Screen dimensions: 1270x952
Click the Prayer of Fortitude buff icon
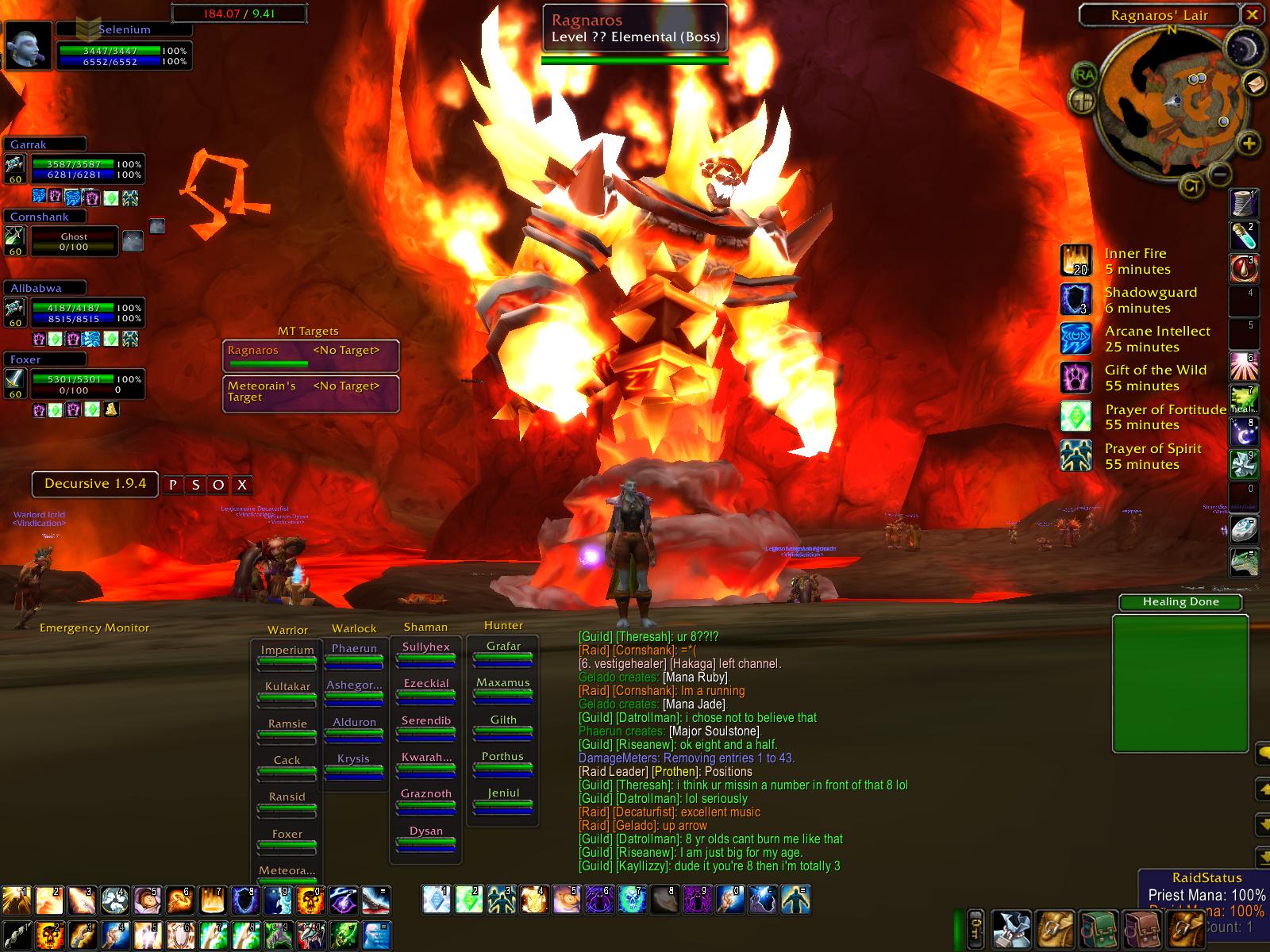tap(1076, 416)
